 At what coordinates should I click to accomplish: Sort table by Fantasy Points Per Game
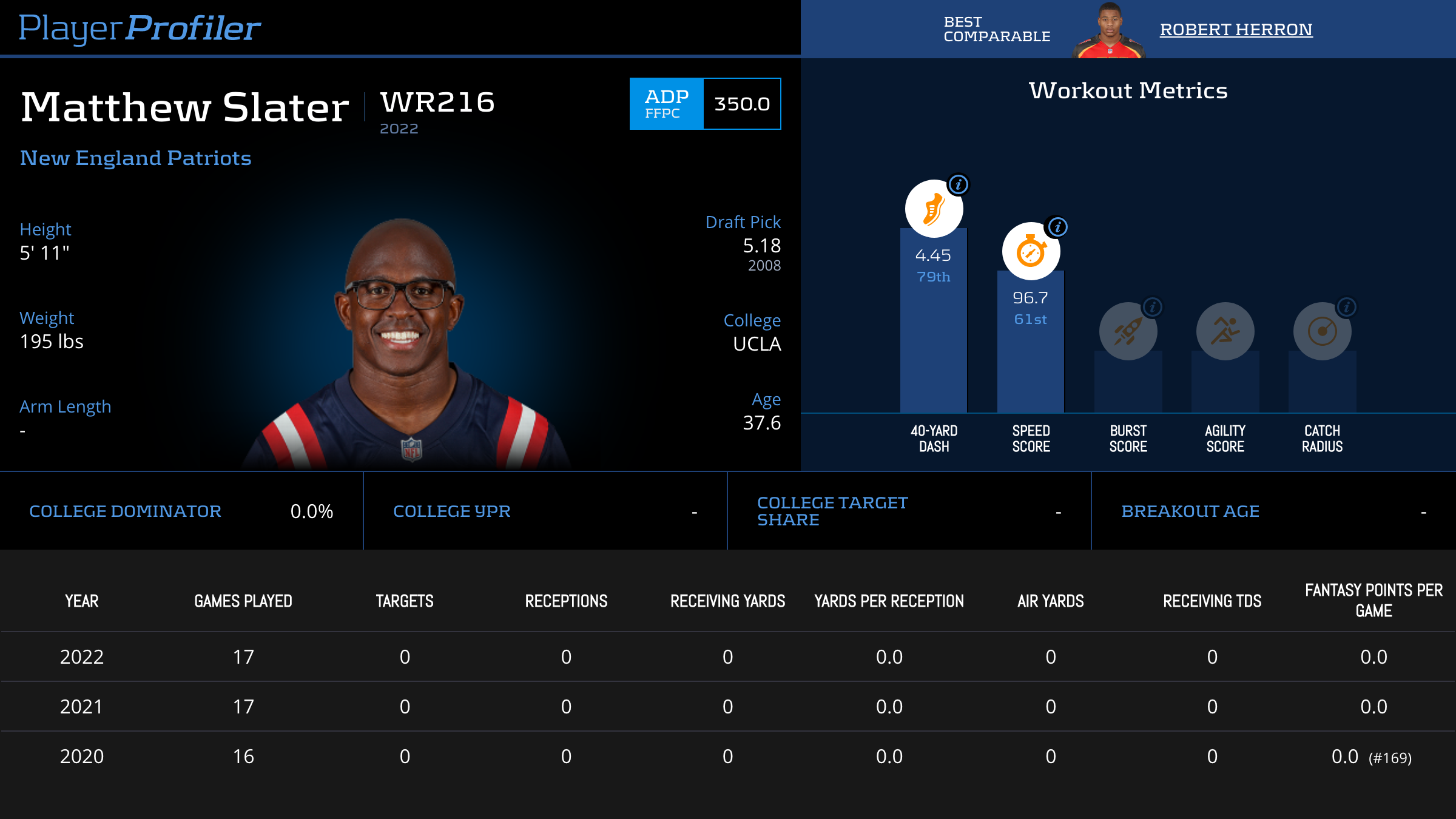[x=1373, y=600]
